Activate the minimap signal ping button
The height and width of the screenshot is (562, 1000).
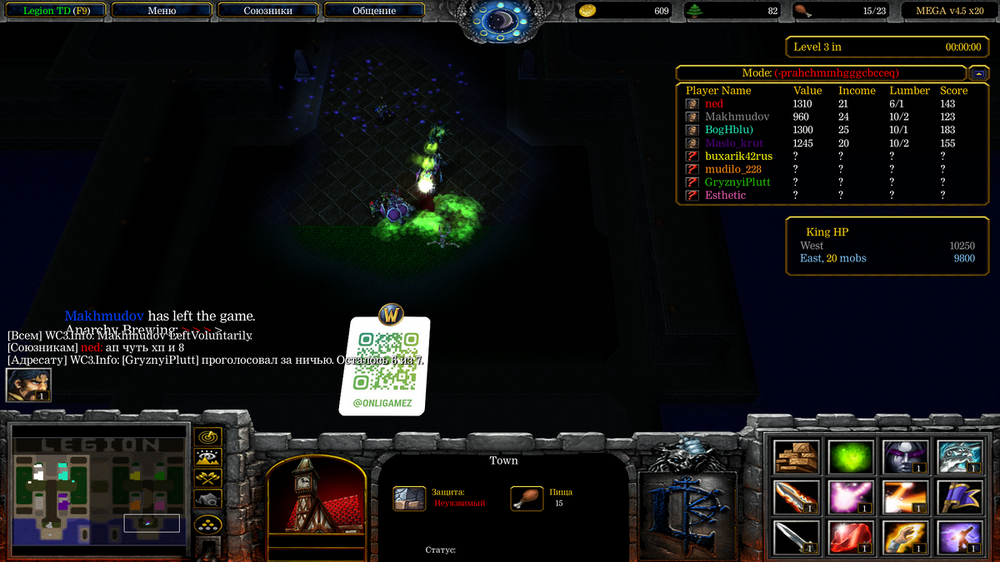[208, 437]
